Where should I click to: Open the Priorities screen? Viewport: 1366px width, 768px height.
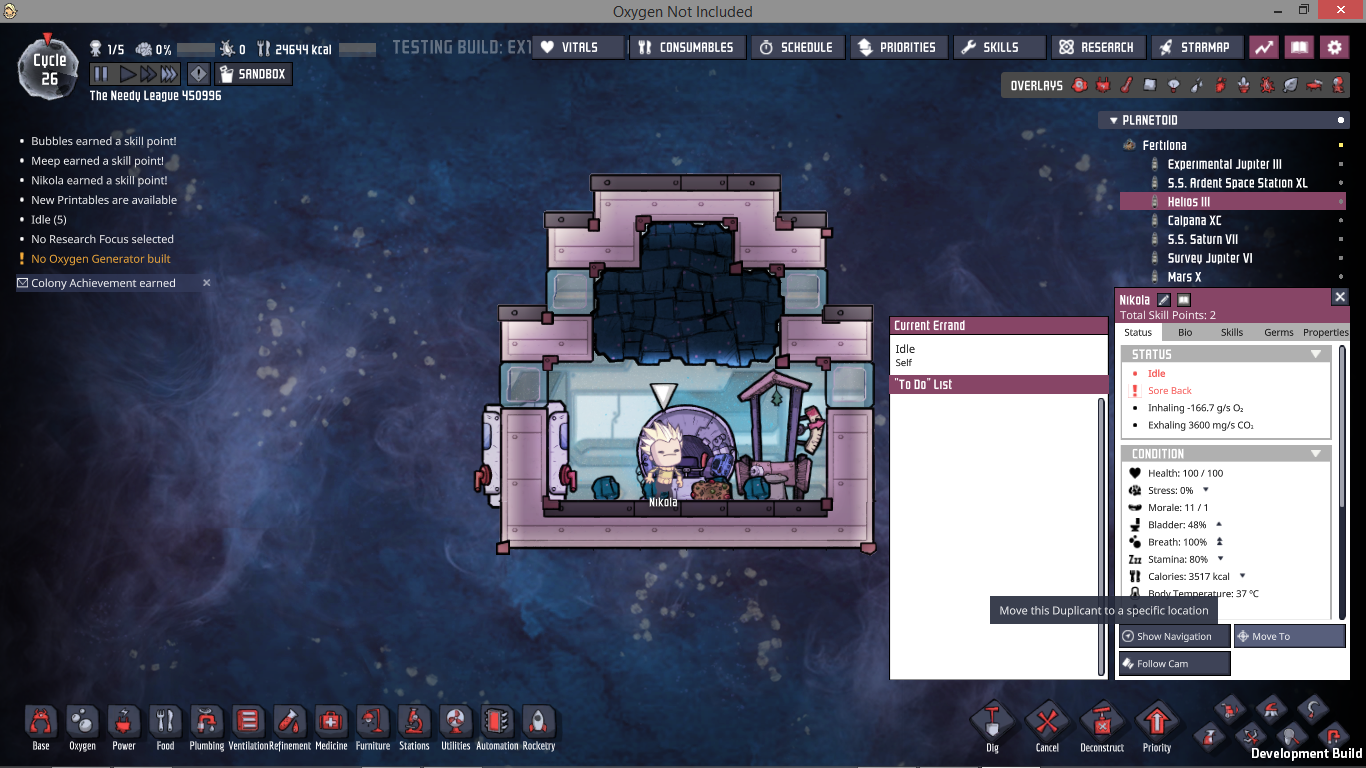coord(897,47)
